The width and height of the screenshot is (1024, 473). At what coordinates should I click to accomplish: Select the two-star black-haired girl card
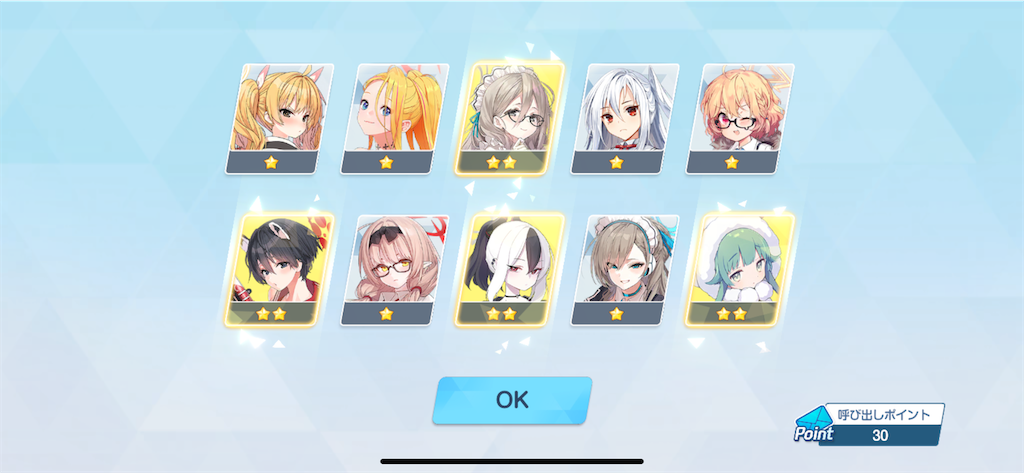click(x=279, y=268)
